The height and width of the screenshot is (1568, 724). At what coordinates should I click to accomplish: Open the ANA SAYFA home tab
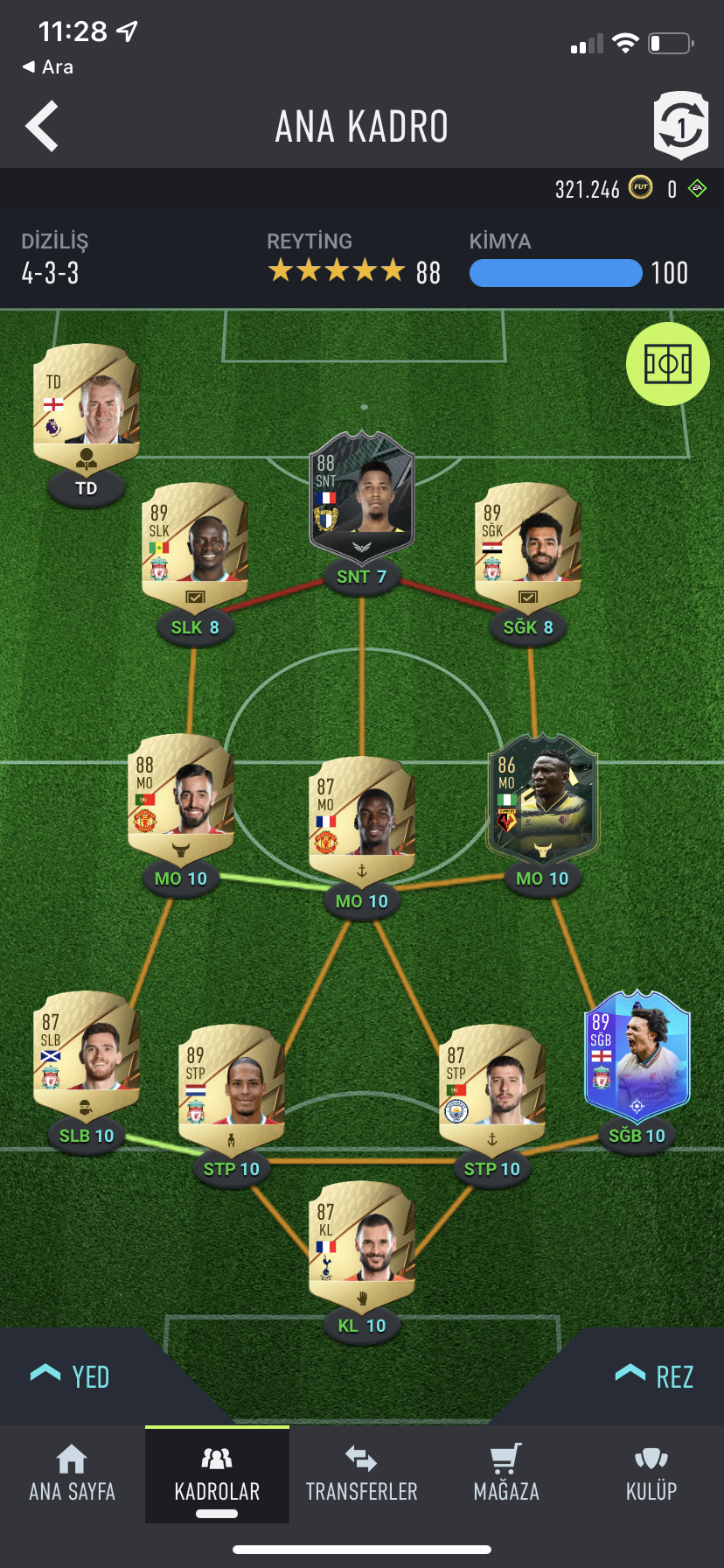(72, 1474)
